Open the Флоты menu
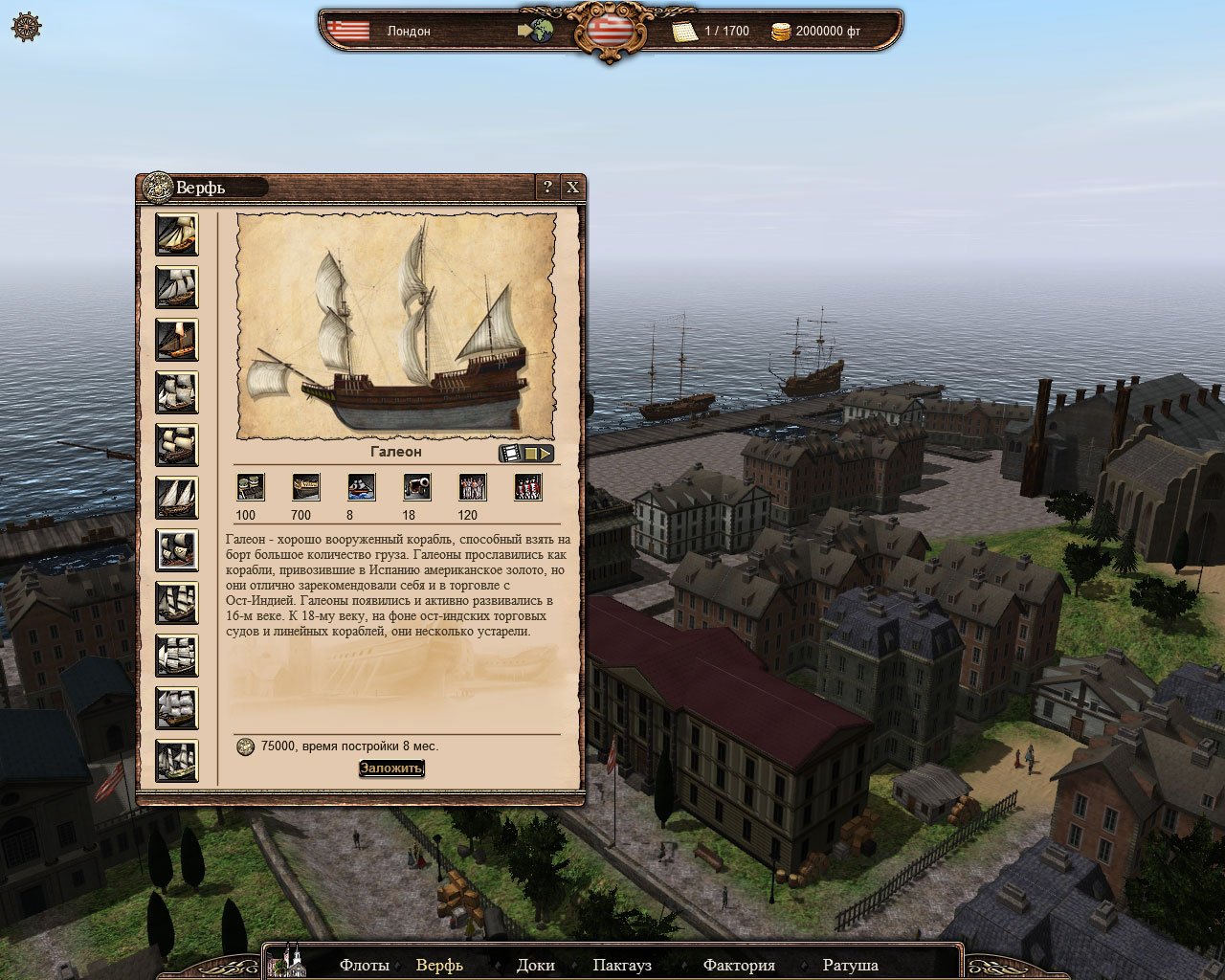The image size is (1225, 980). click(x=364, y=965)
